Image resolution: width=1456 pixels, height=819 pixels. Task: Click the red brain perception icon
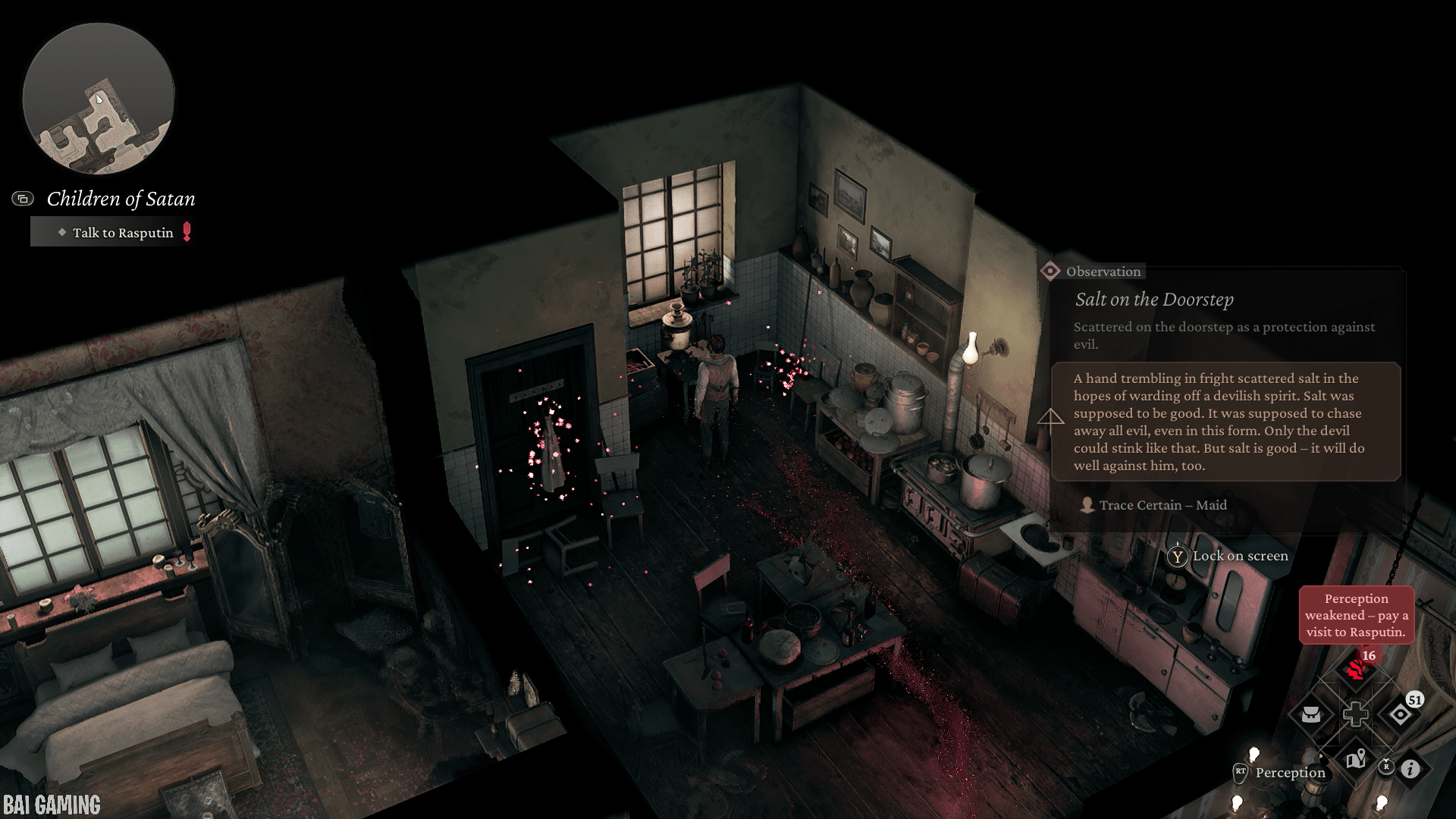click(1356, 670)
